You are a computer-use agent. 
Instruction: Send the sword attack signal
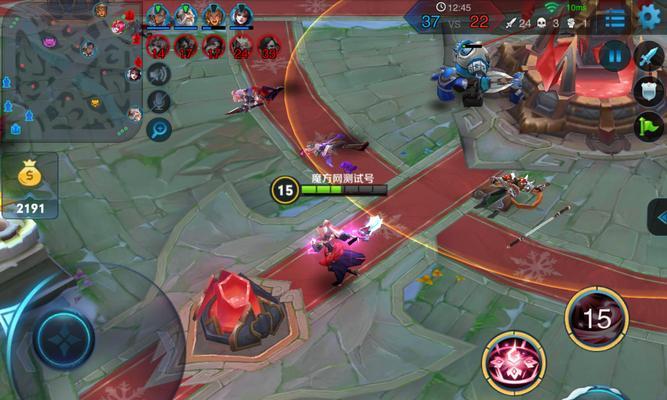(x=649, y=56)
